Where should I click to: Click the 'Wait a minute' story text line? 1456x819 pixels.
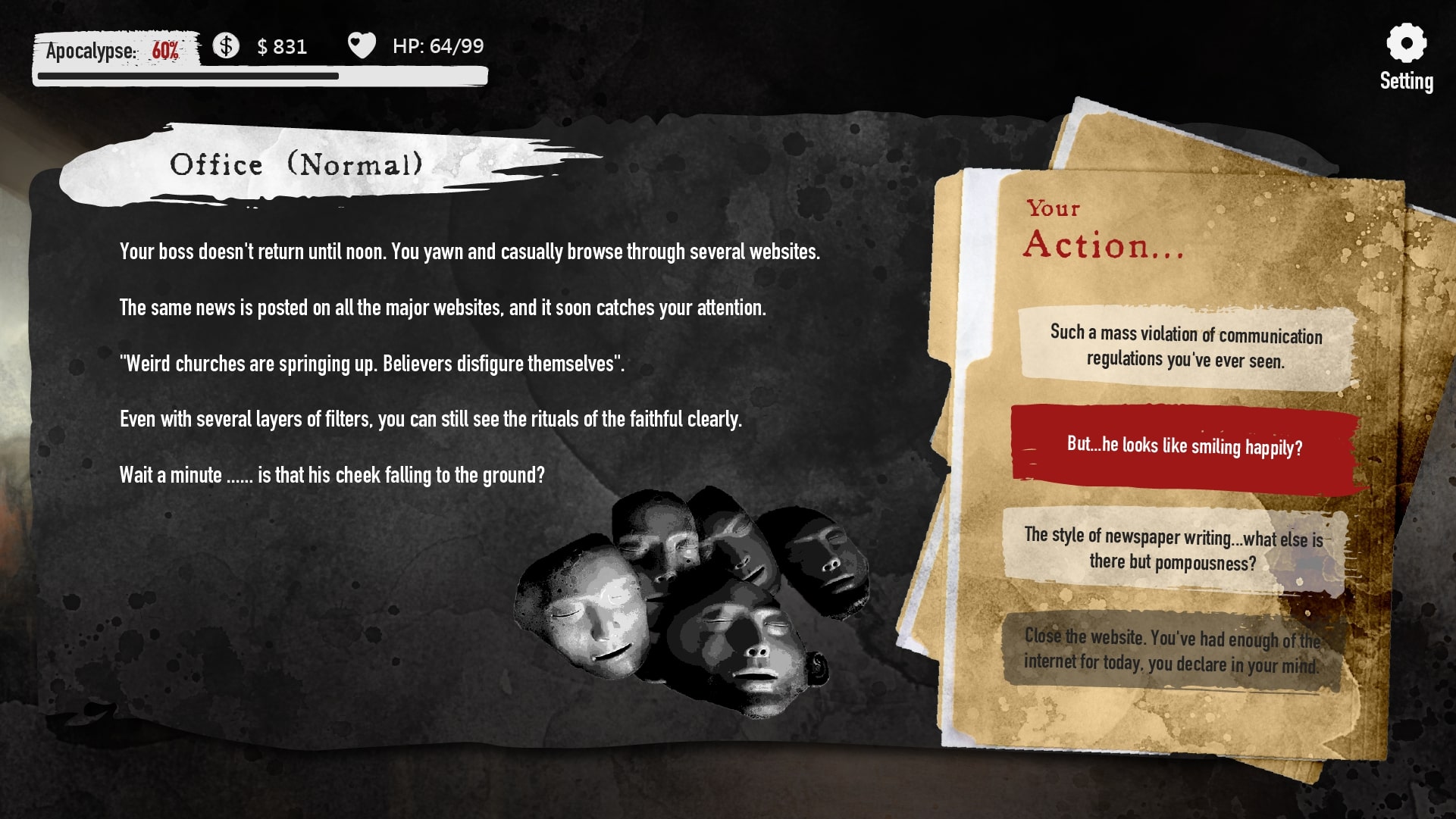(x=332, y=475)
